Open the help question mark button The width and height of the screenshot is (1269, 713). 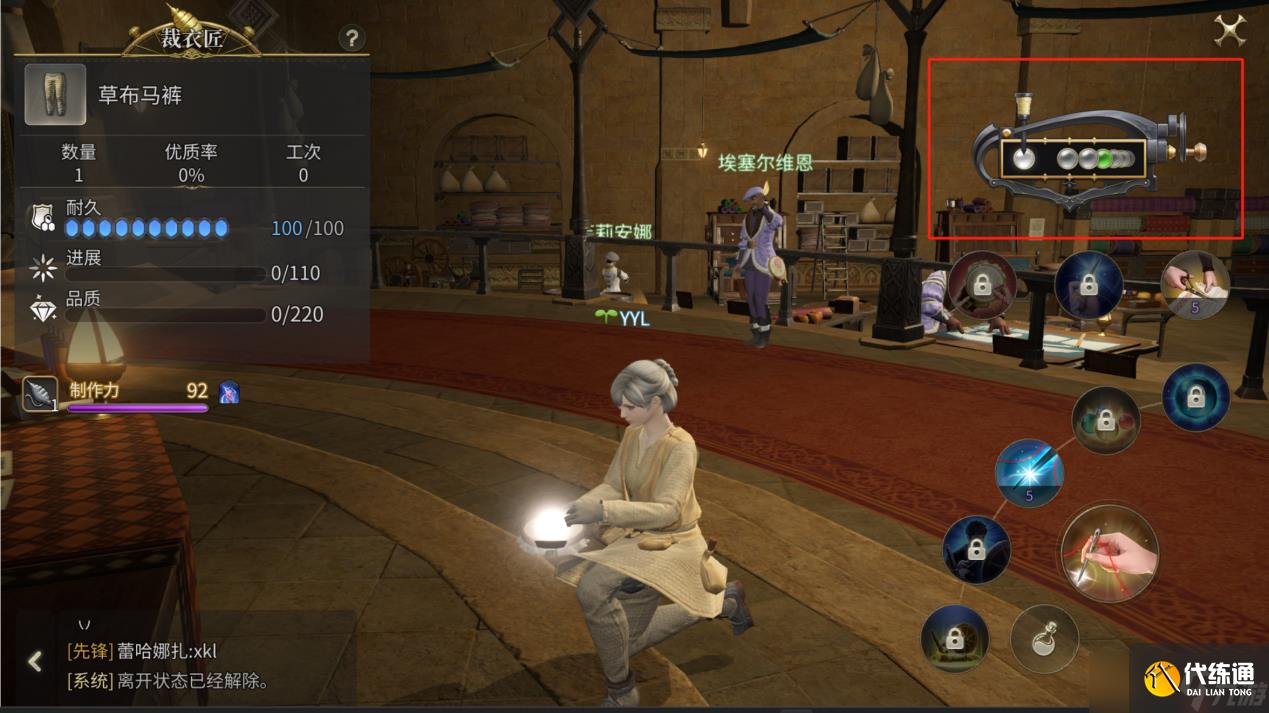click(351, 38)
